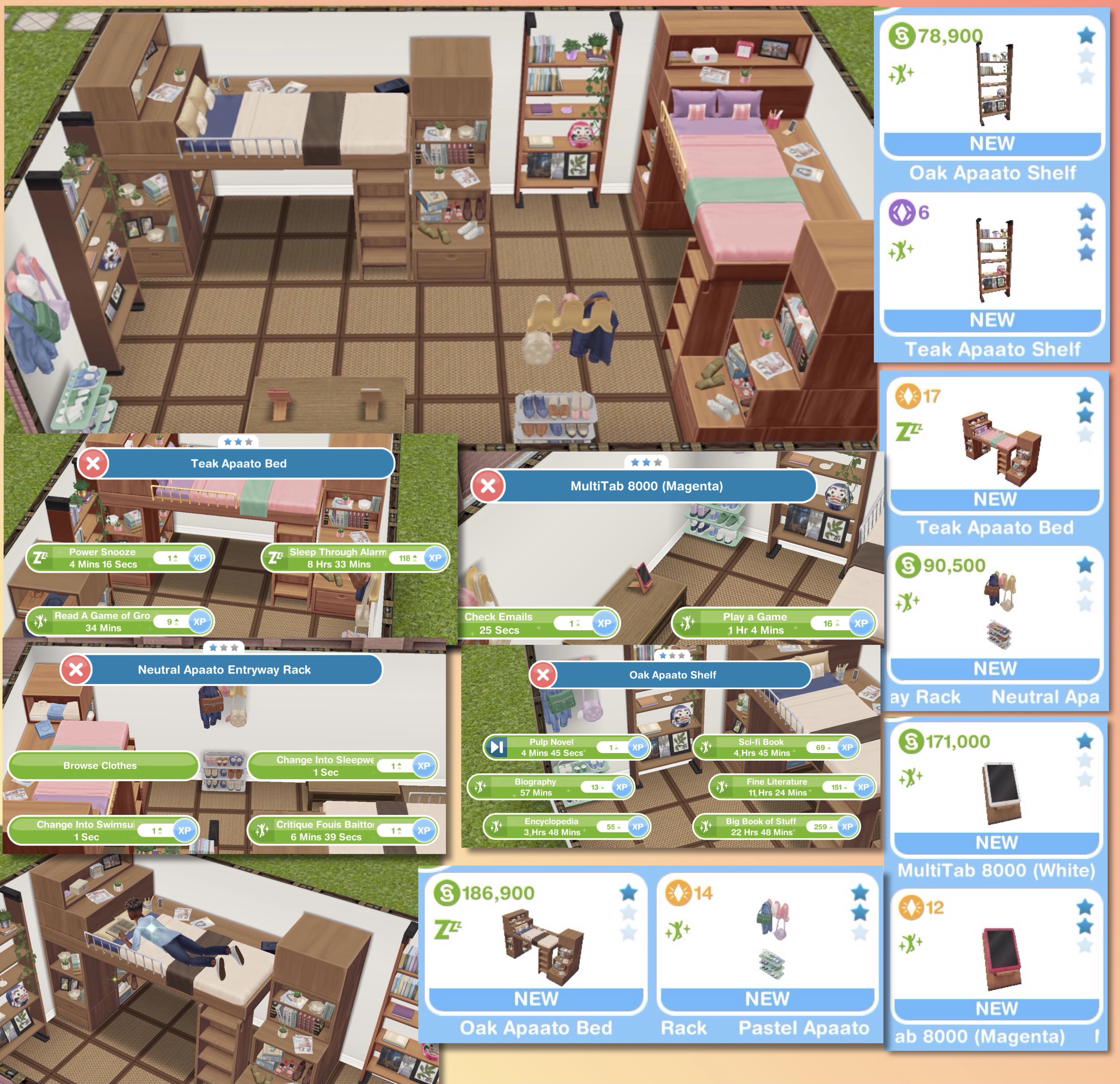Close the Neutral Apaato Entryway Rack panel

76,670
